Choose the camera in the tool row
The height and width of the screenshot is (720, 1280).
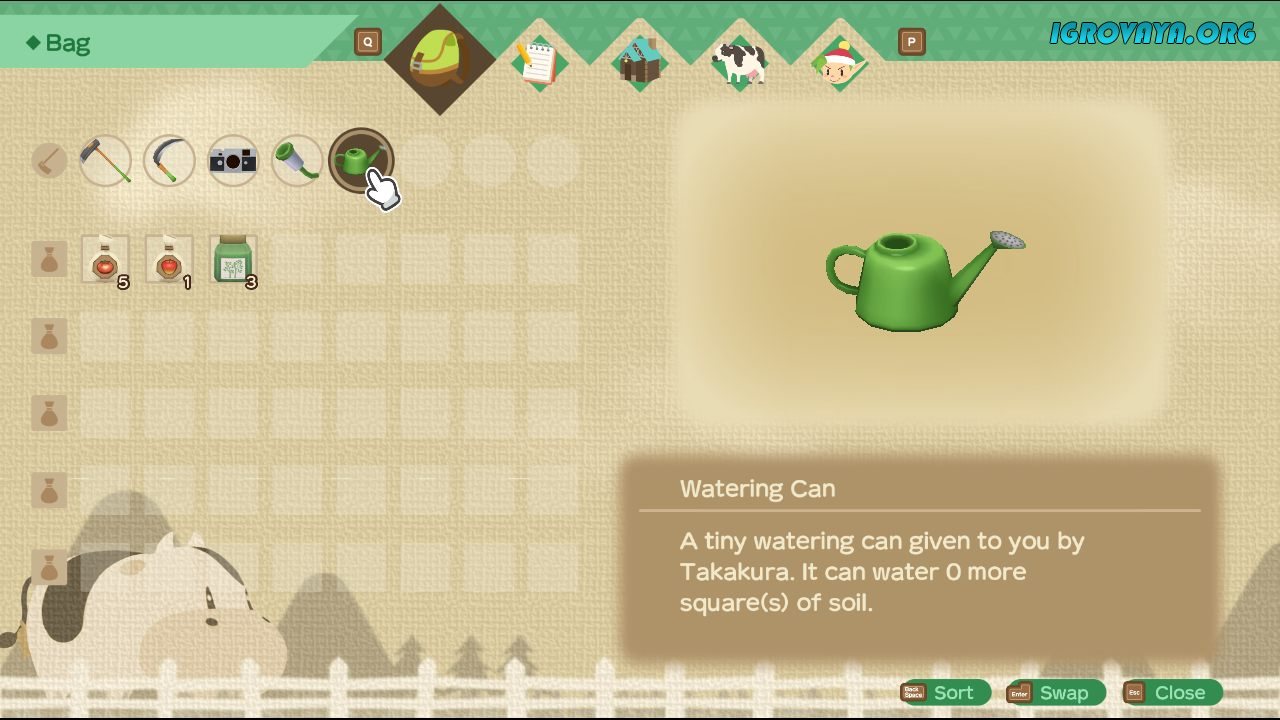click(x=233, y=160)
